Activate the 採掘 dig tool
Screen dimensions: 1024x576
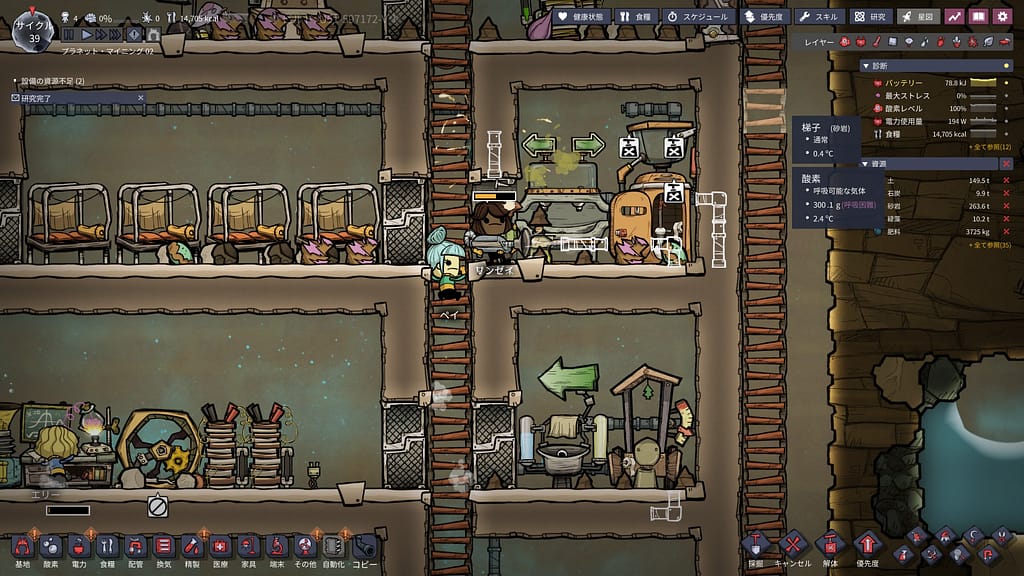click(755, 546)
